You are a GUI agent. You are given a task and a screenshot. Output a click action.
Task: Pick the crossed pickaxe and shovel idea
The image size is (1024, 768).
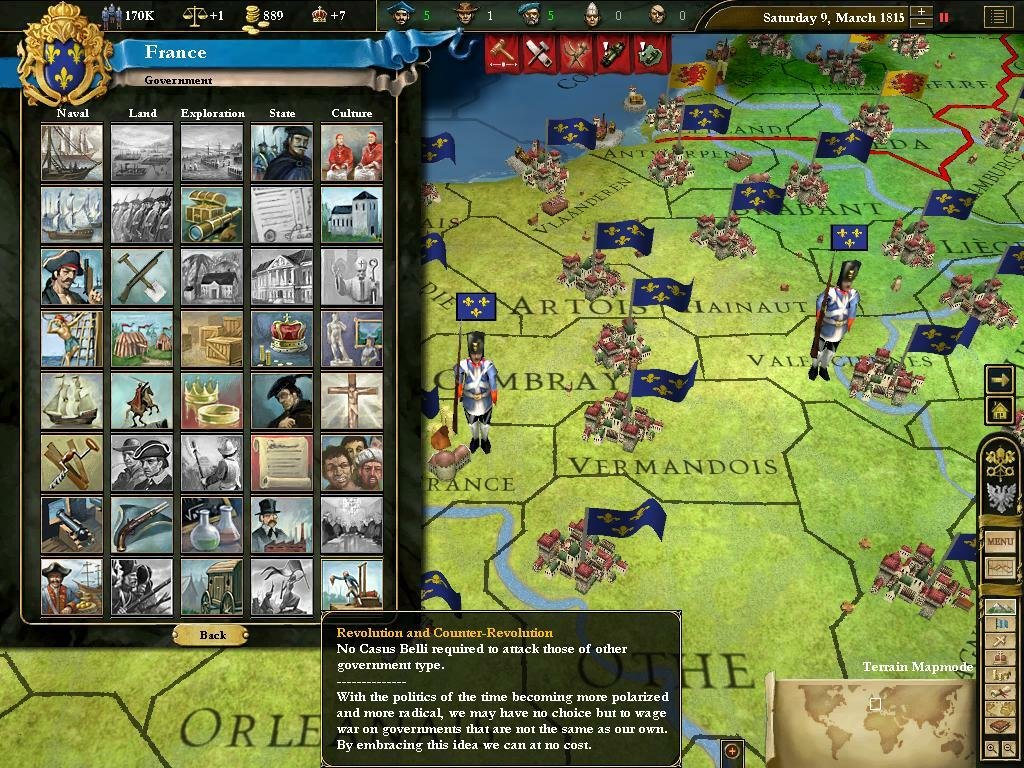(x=142, y=276)
